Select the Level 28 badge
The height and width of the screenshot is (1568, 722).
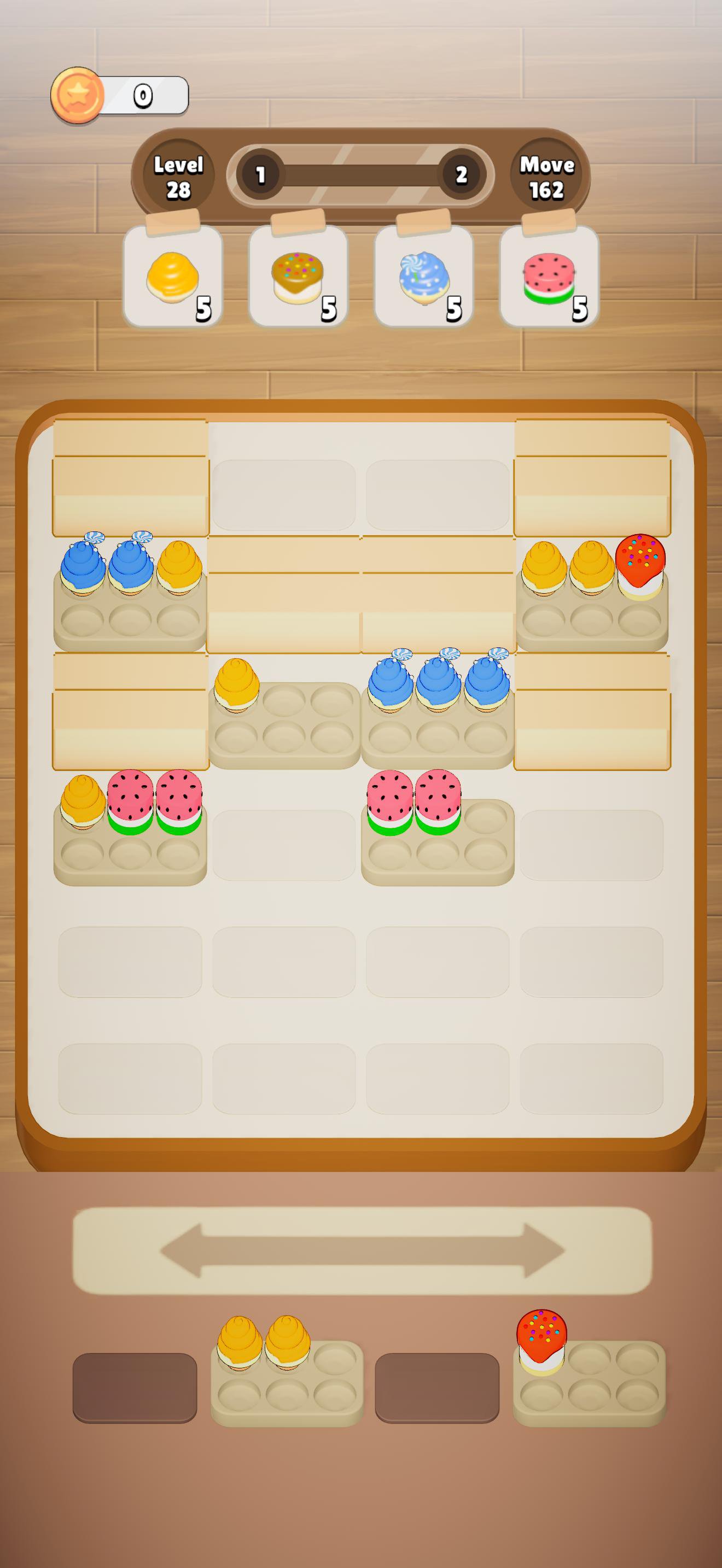pyautogui.click(x=179, y=175)
